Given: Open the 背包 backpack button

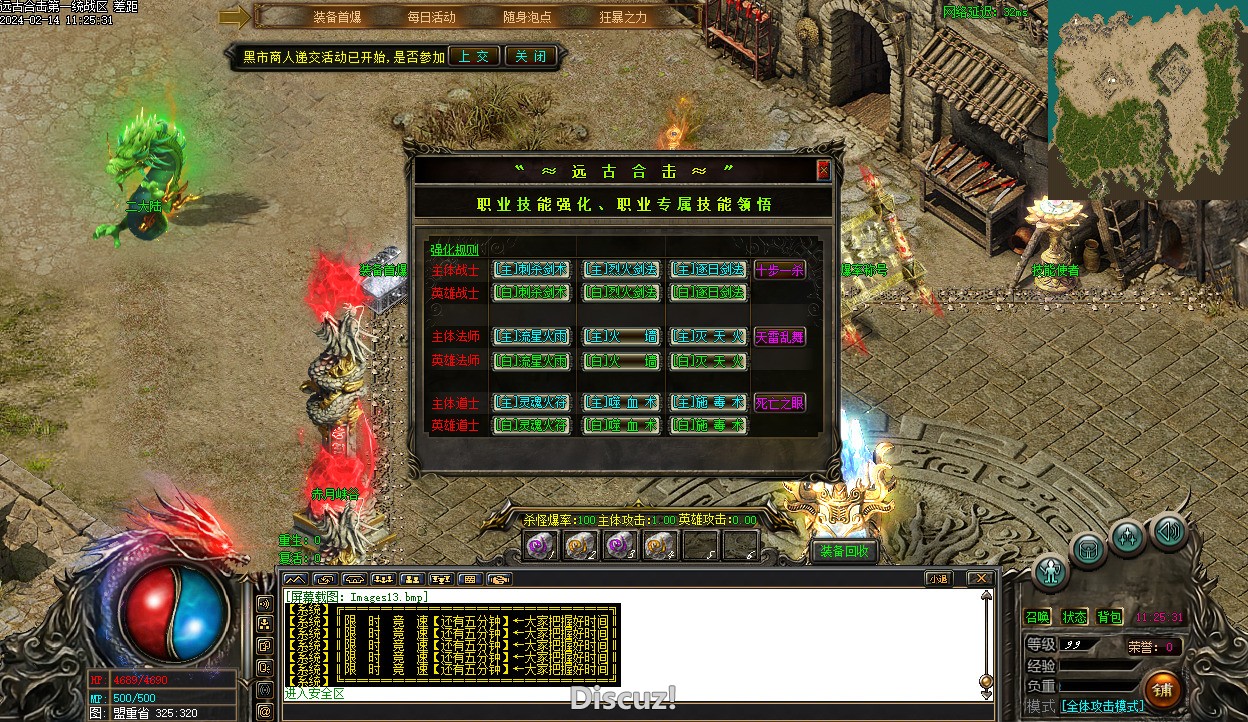Looking at the screenshot, I should pos(1110,617).
